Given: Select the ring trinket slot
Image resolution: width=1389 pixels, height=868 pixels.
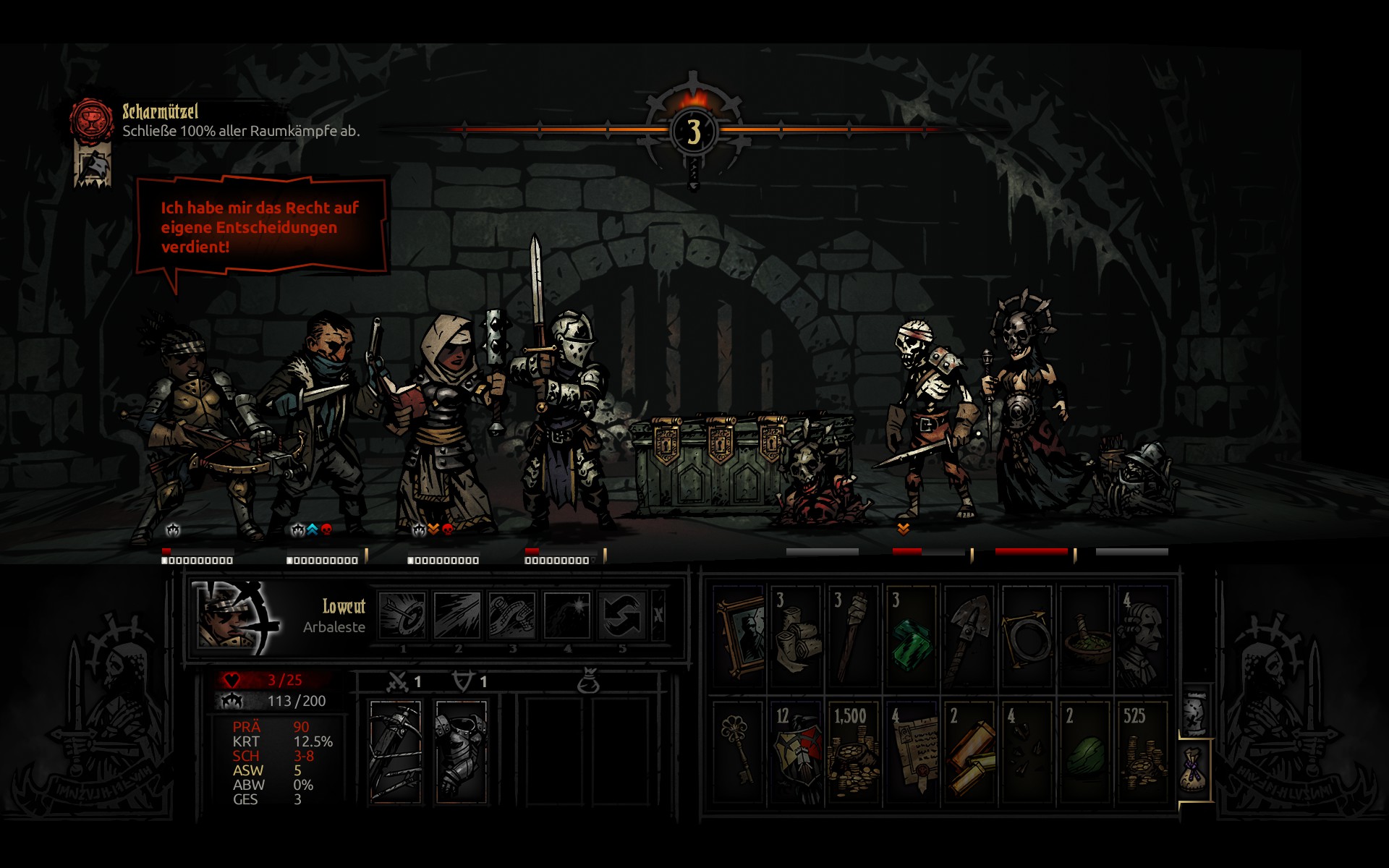Looking at the screenshot, I should pyautogui.click(x=1027, y=637).
